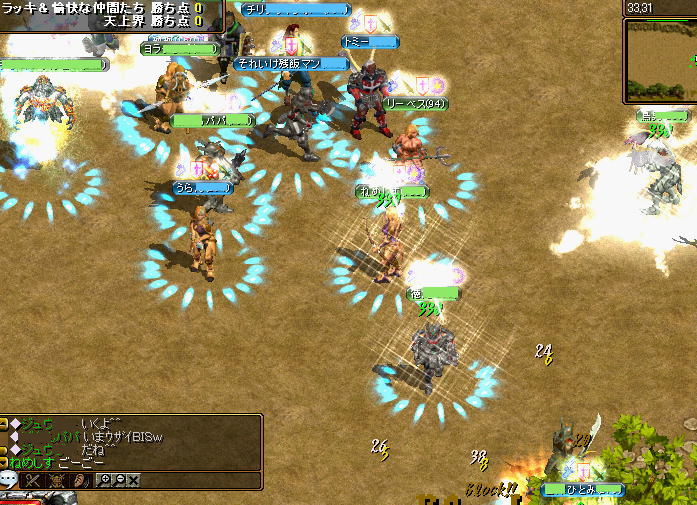Image resolution: width=697 pixels, height=505 pixels.
Task: Enlarge chat with the magnifier plus button
Action: [105, 481]
